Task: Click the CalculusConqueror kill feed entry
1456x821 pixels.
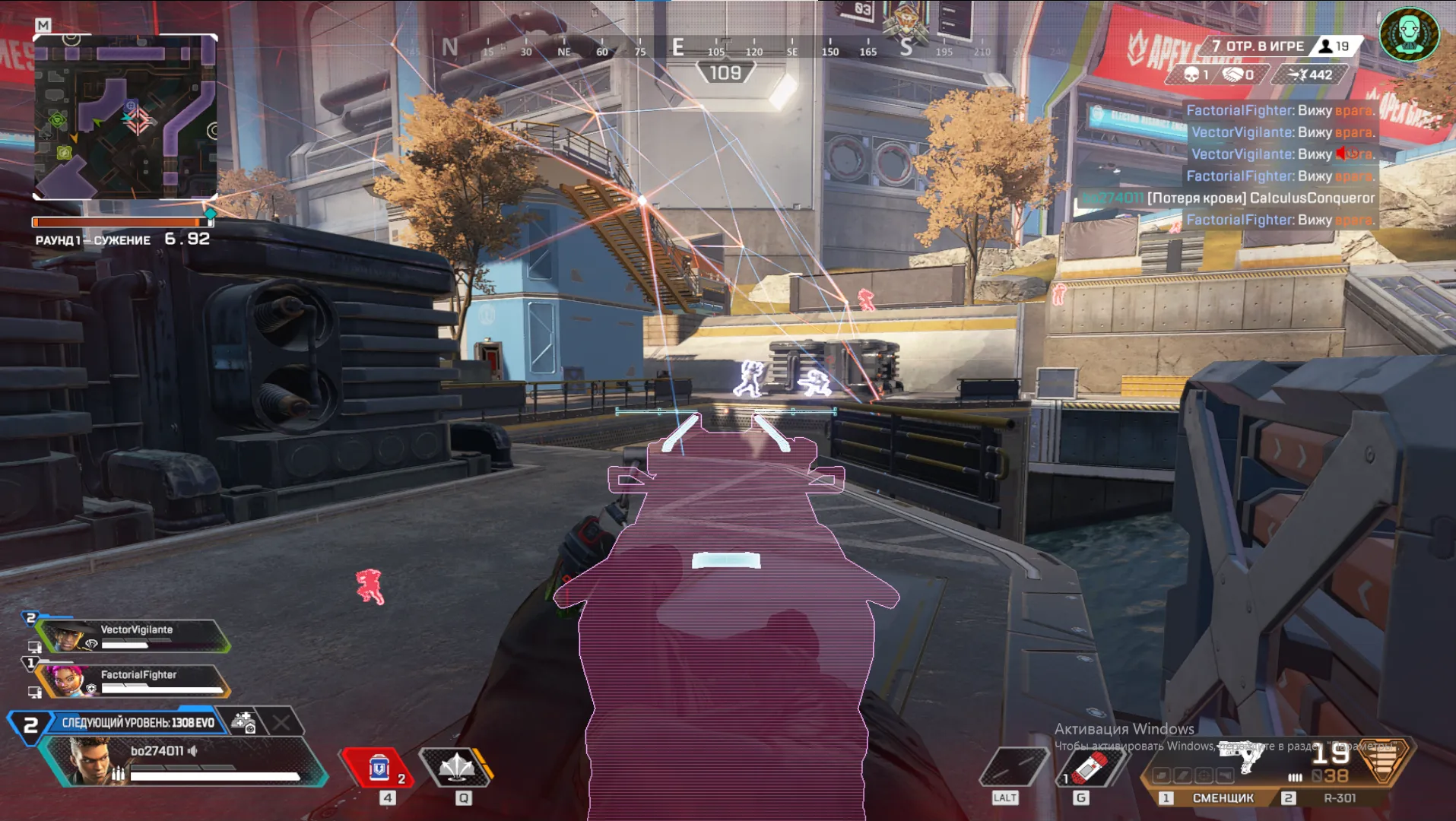Action: (1261, 198)
